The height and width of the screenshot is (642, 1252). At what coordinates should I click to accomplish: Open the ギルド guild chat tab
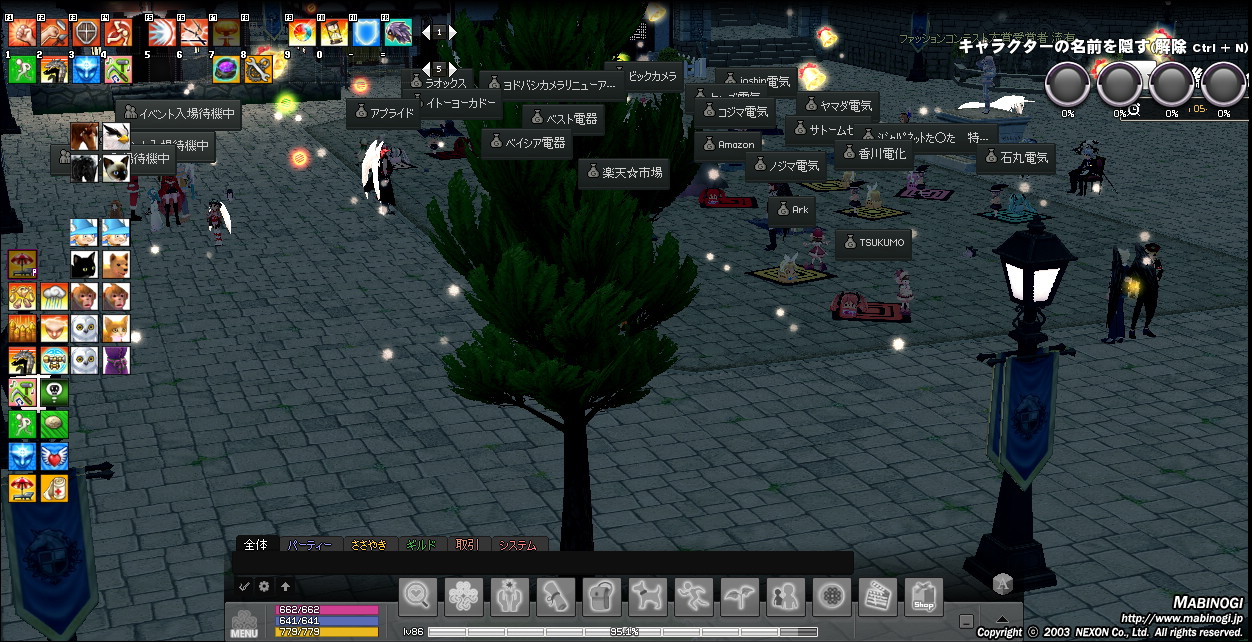coord(421,545)
